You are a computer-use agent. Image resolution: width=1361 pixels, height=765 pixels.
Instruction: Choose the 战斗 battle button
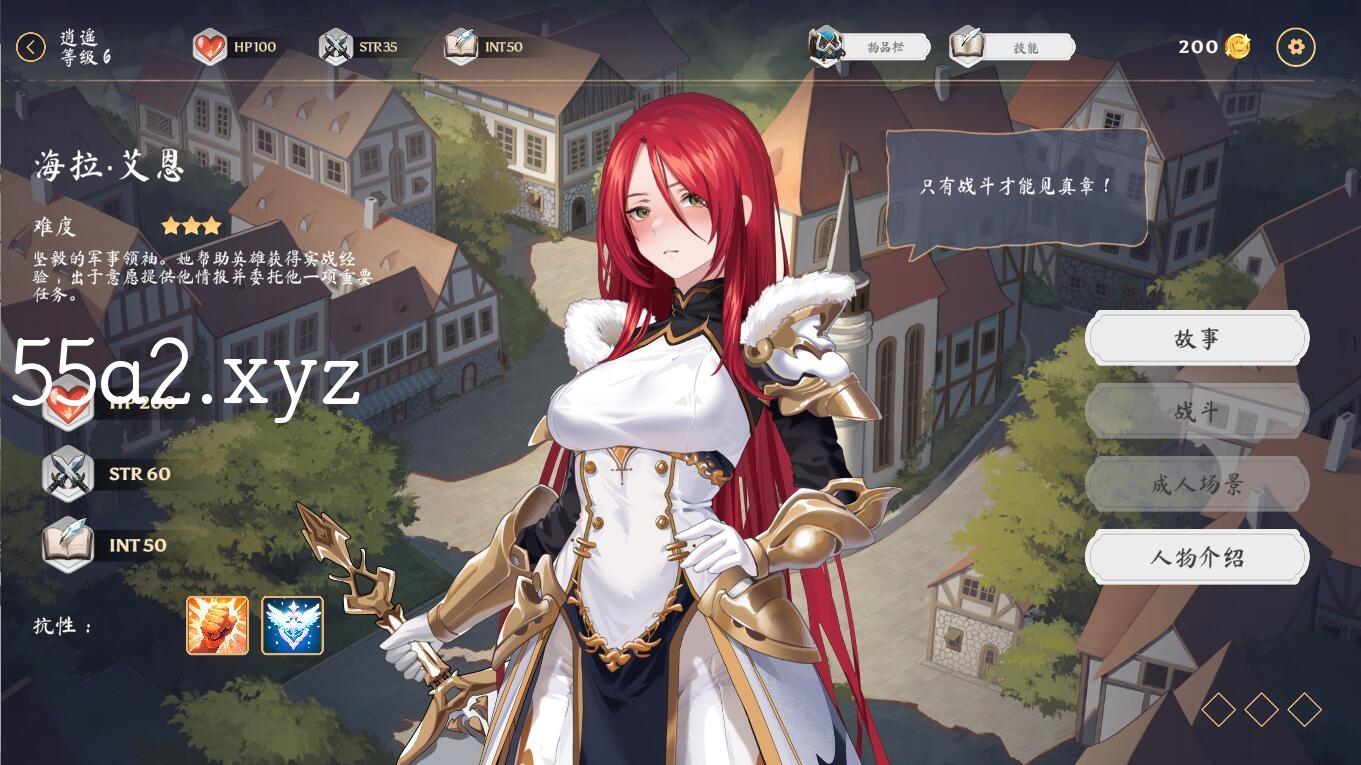coord(1196,412)
